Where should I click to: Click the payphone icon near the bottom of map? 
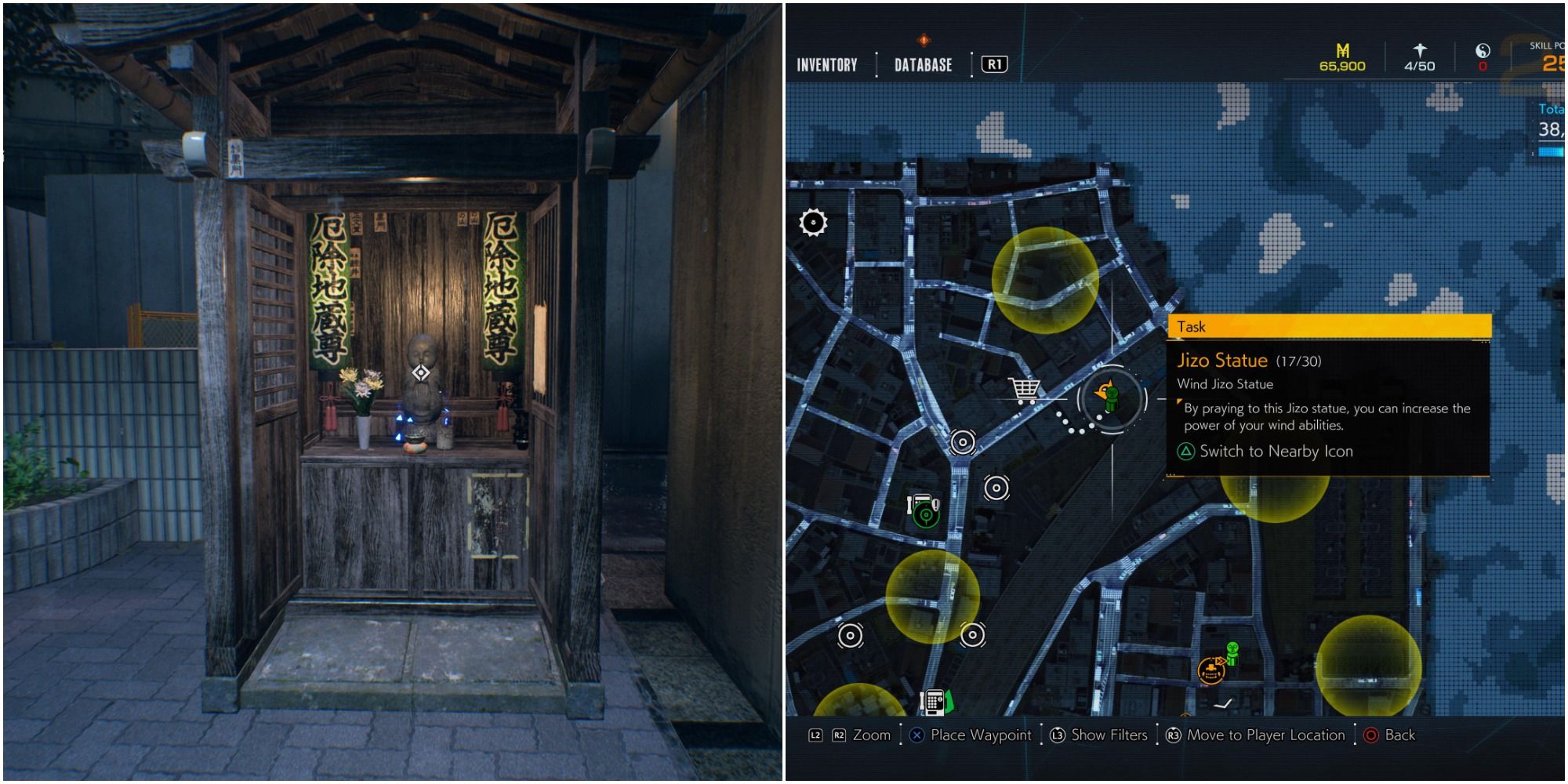pos(935,700)
